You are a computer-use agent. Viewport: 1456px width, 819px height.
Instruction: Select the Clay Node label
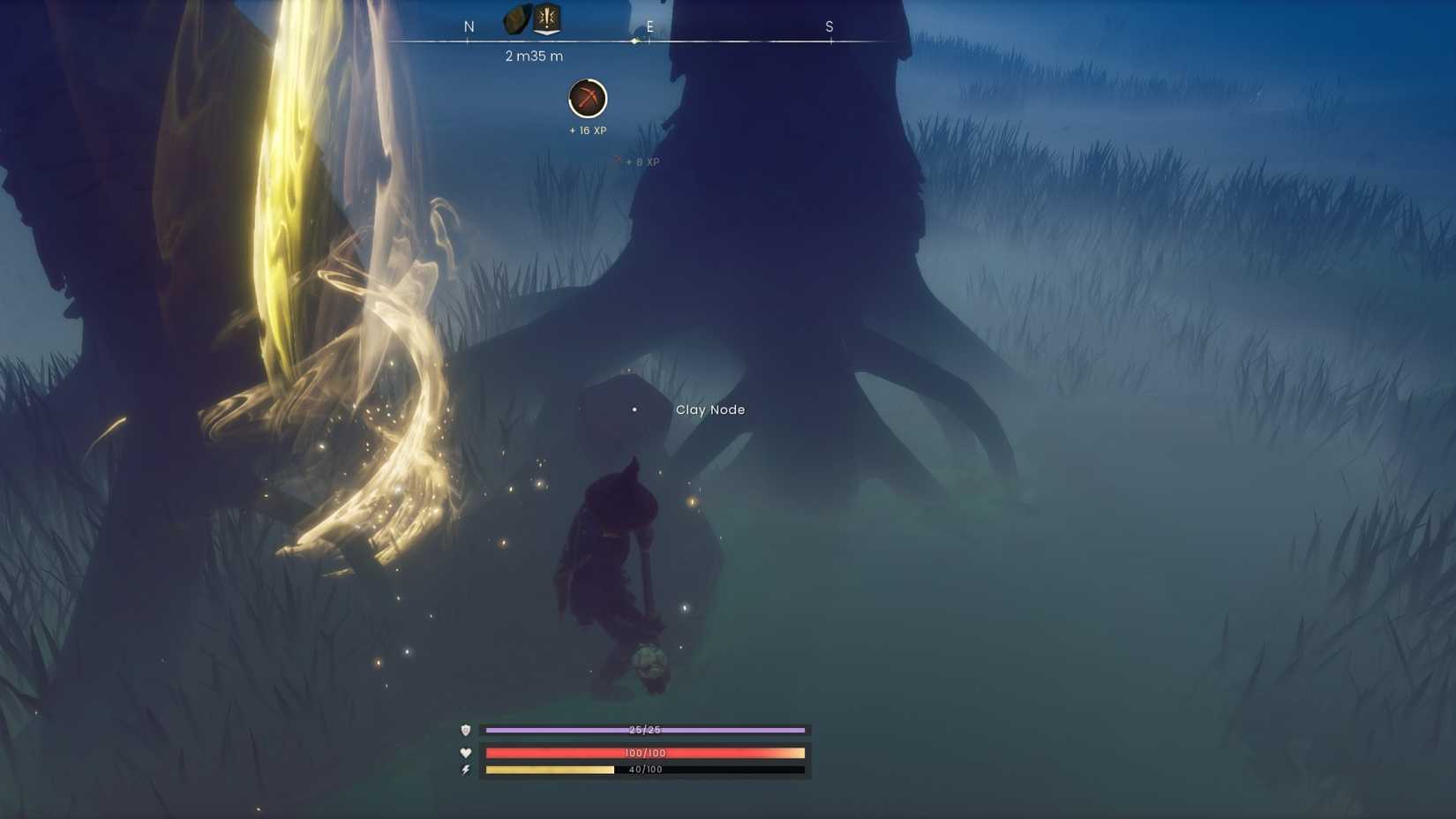click(710, 409)
